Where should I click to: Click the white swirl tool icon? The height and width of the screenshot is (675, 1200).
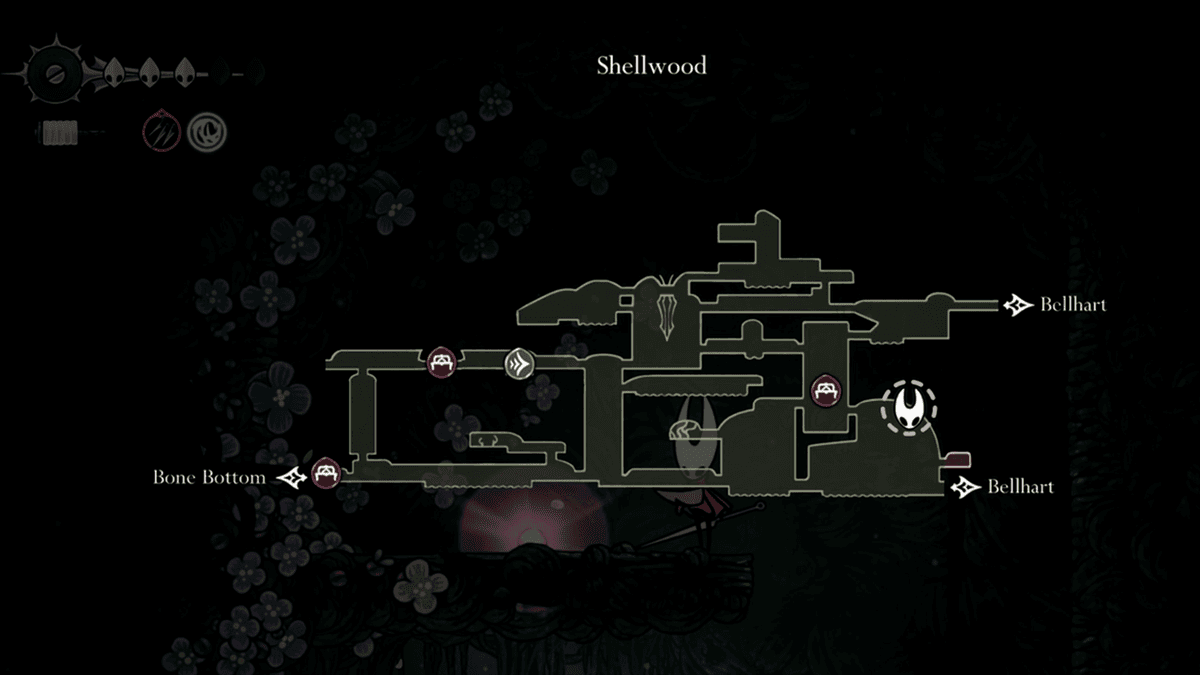coord(209,130)
